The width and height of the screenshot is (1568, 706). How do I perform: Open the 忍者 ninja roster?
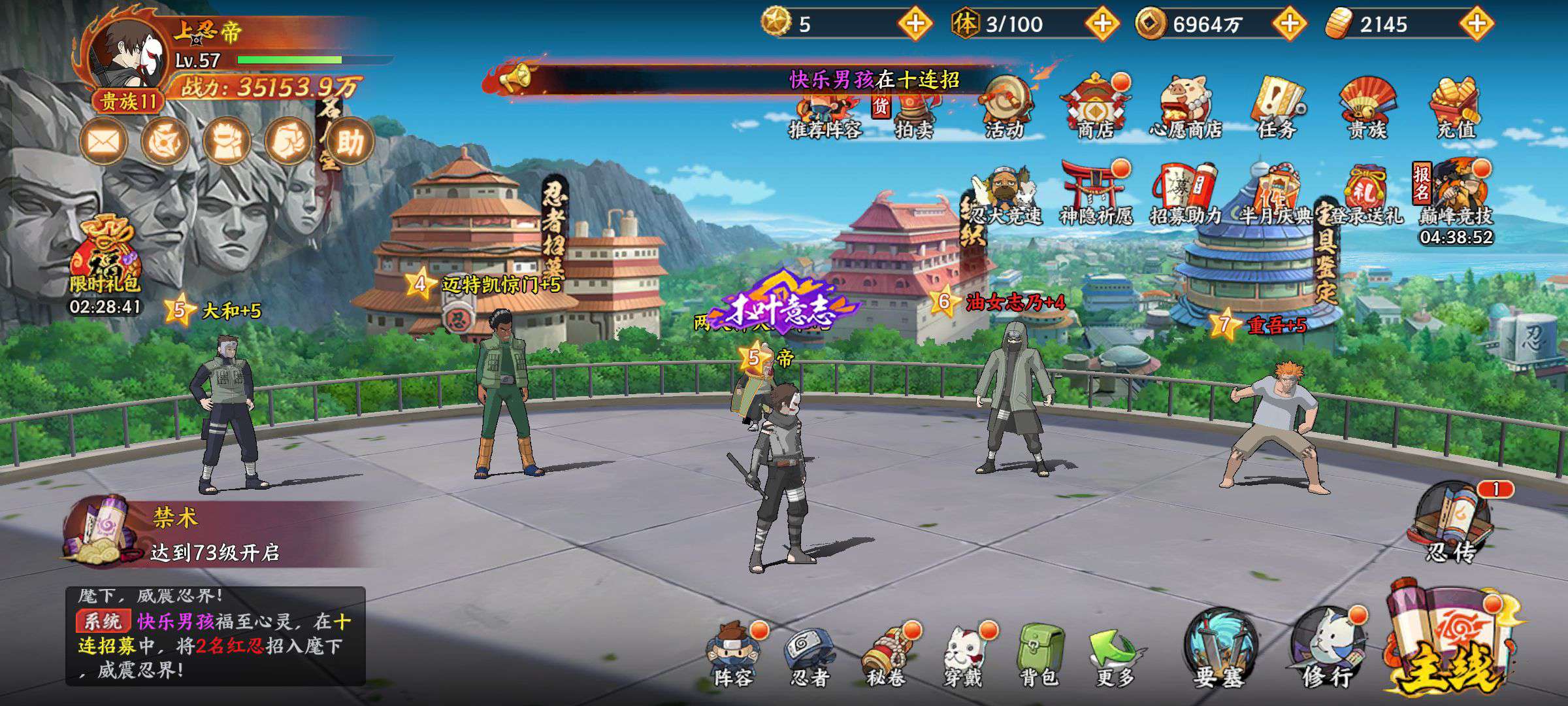pyautogui.click(x=810, y=654)
